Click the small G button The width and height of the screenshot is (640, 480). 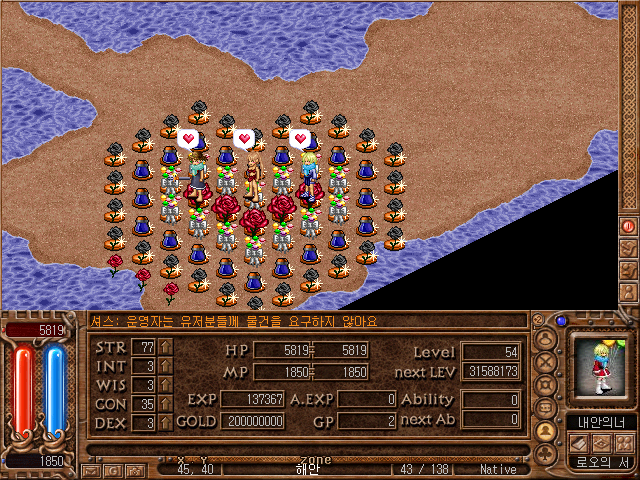coord(112,469)
